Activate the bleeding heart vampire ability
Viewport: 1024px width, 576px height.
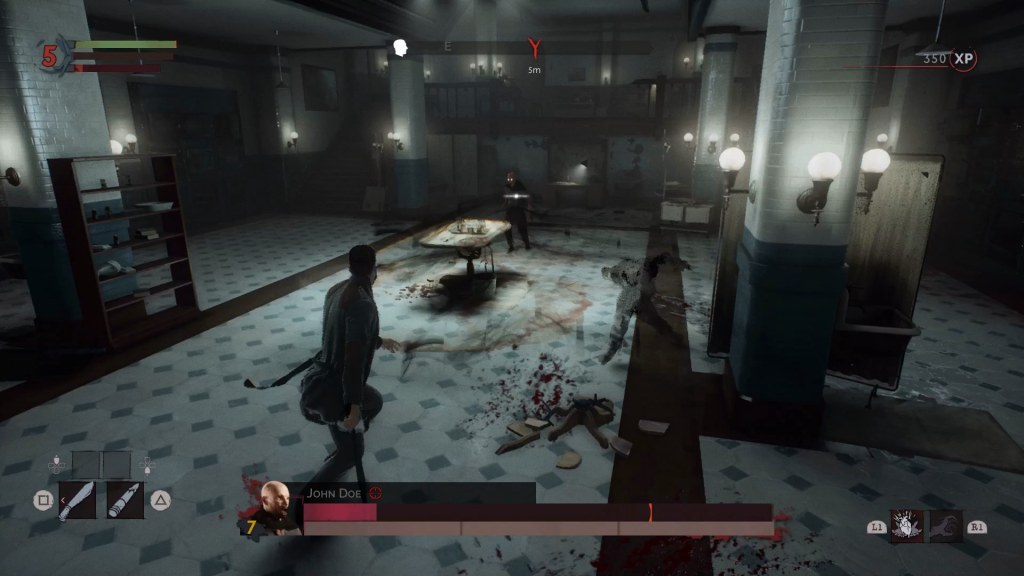pos(907,525)
